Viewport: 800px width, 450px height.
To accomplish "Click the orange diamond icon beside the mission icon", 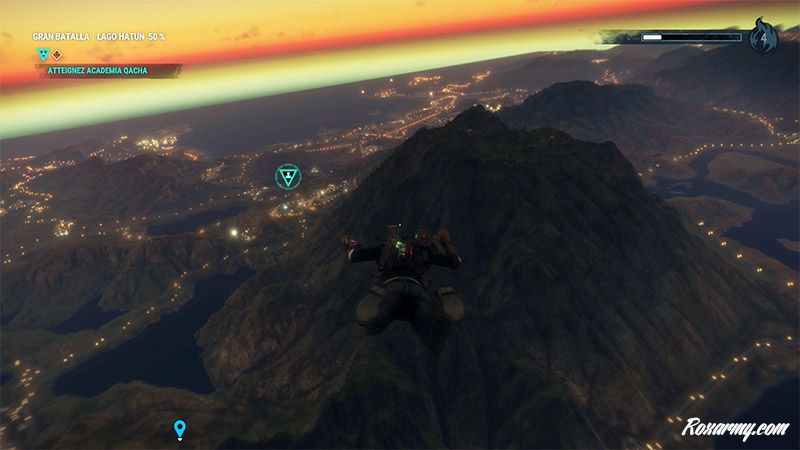I will click(57, 54).
